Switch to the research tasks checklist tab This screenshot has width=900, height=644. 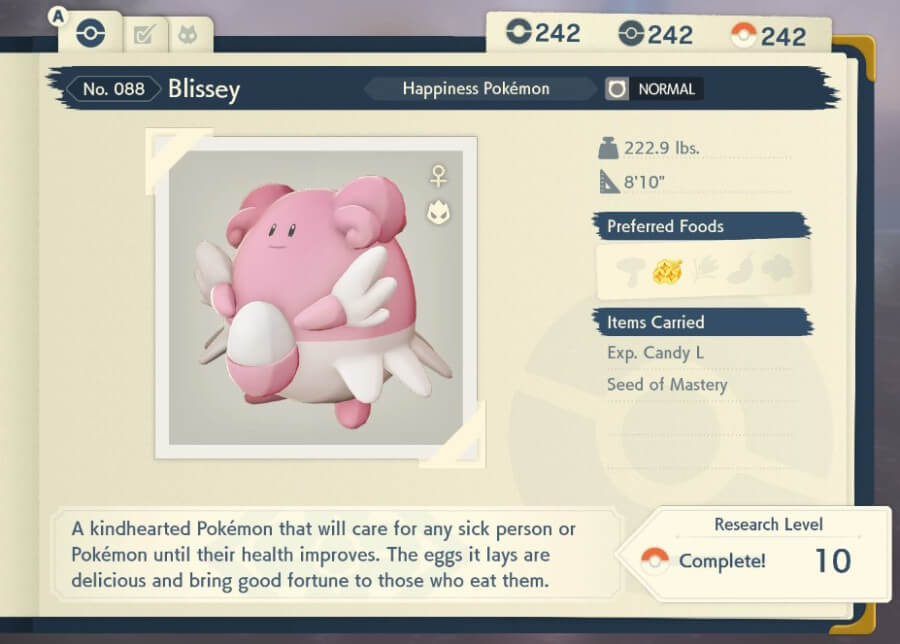(144, 36)
